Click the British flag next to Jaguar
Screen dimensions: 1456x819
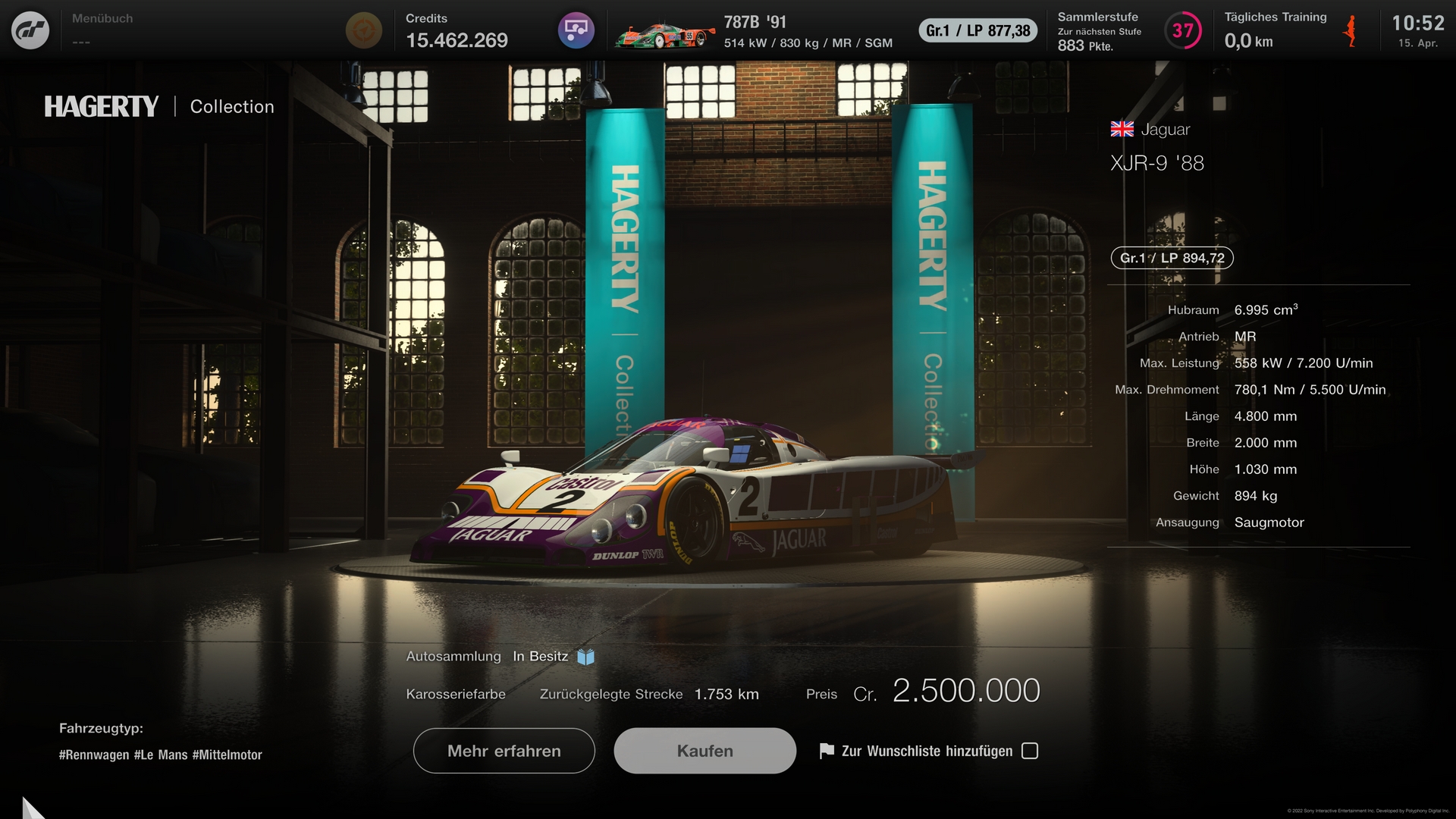pyautogui.click(x=1121, y=129)
